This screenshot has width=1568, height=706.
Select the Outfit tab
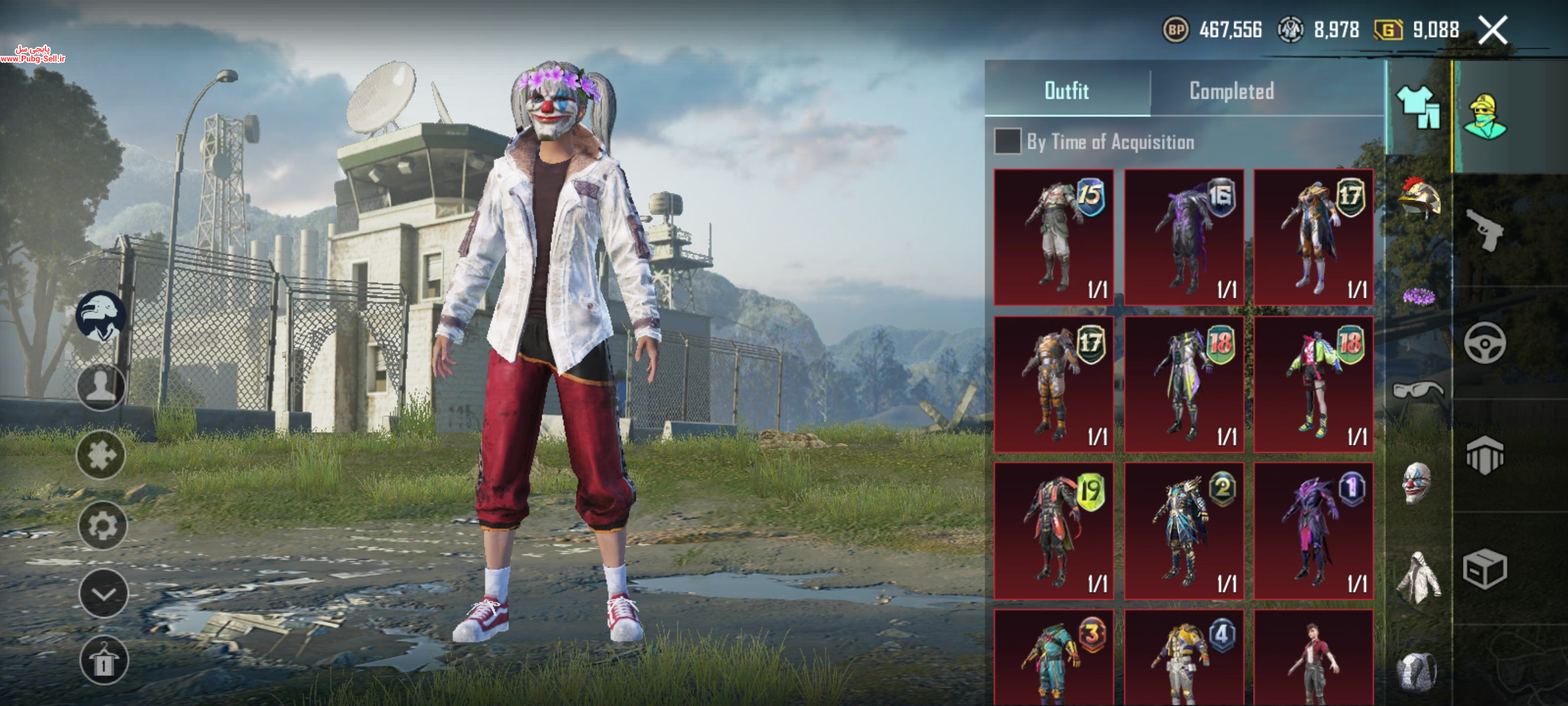tap(1066, 91)
